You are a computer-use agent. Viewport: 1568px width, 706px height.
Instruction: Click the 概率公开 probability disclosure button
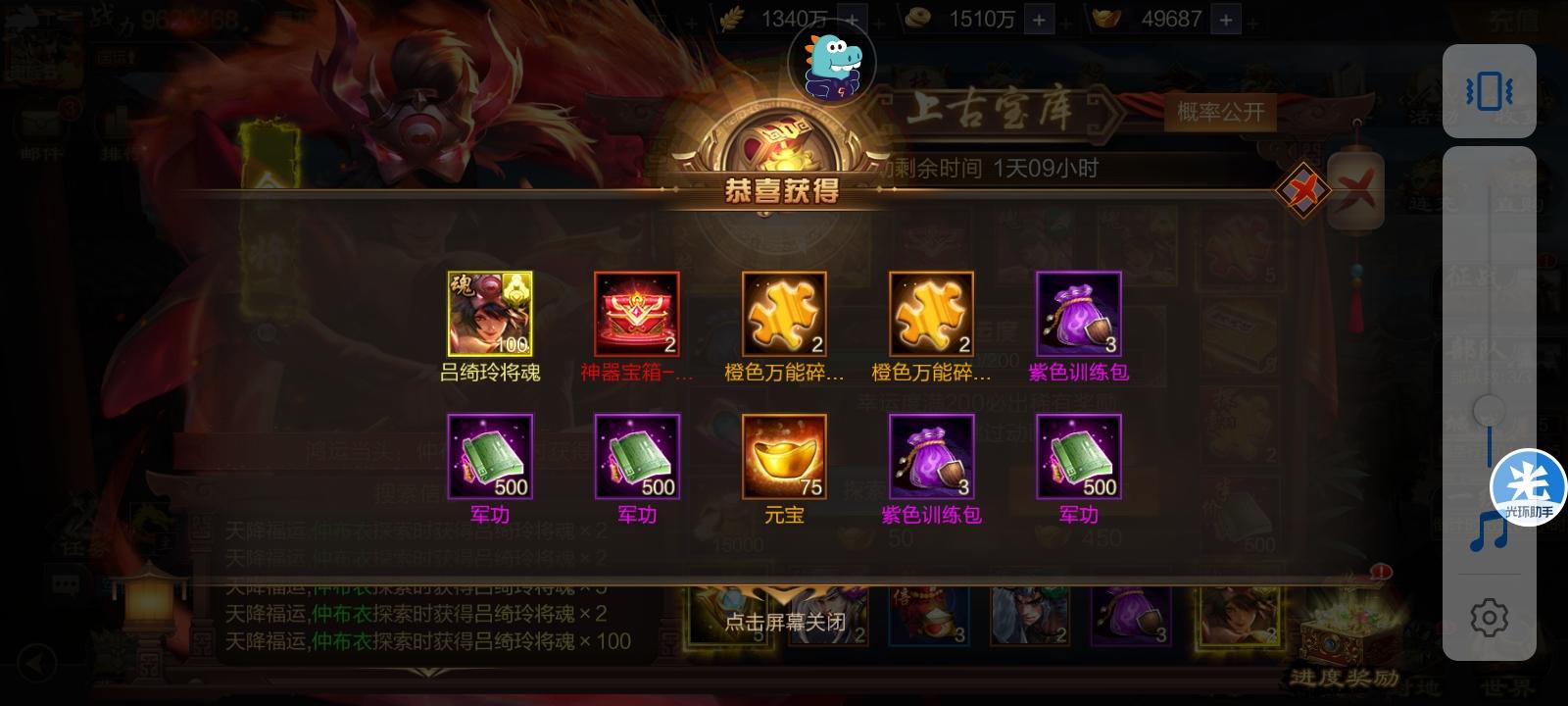click(1219, 114)
